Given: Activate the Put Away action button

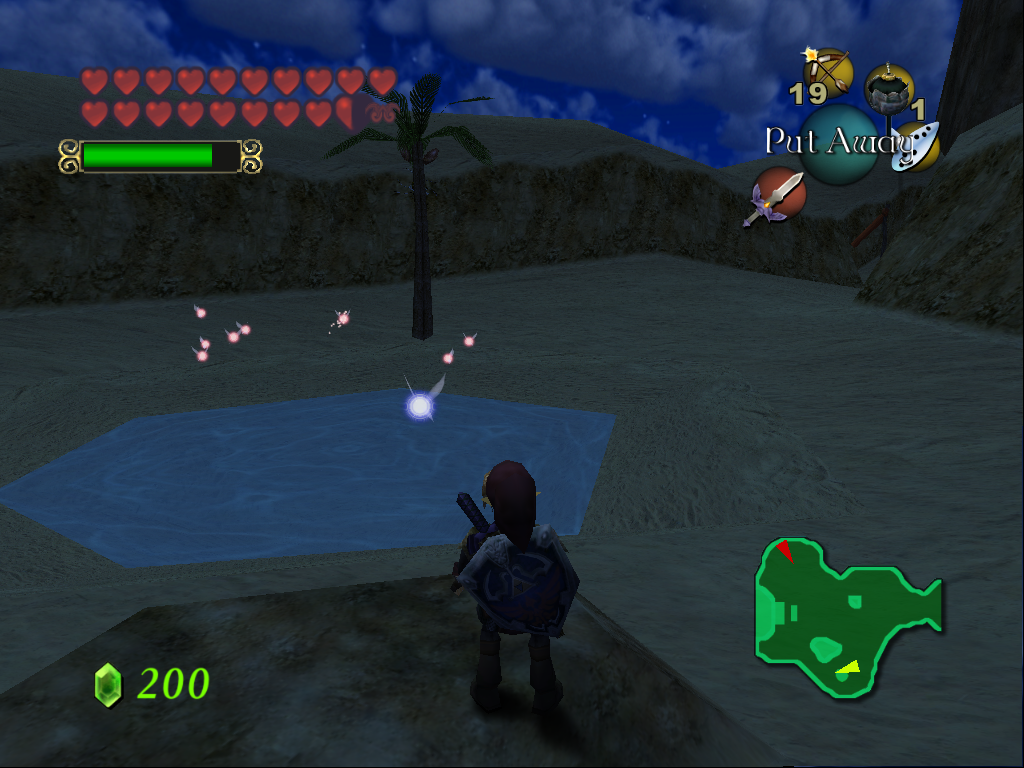Looking at the screenshot, I should coord(838,144).
